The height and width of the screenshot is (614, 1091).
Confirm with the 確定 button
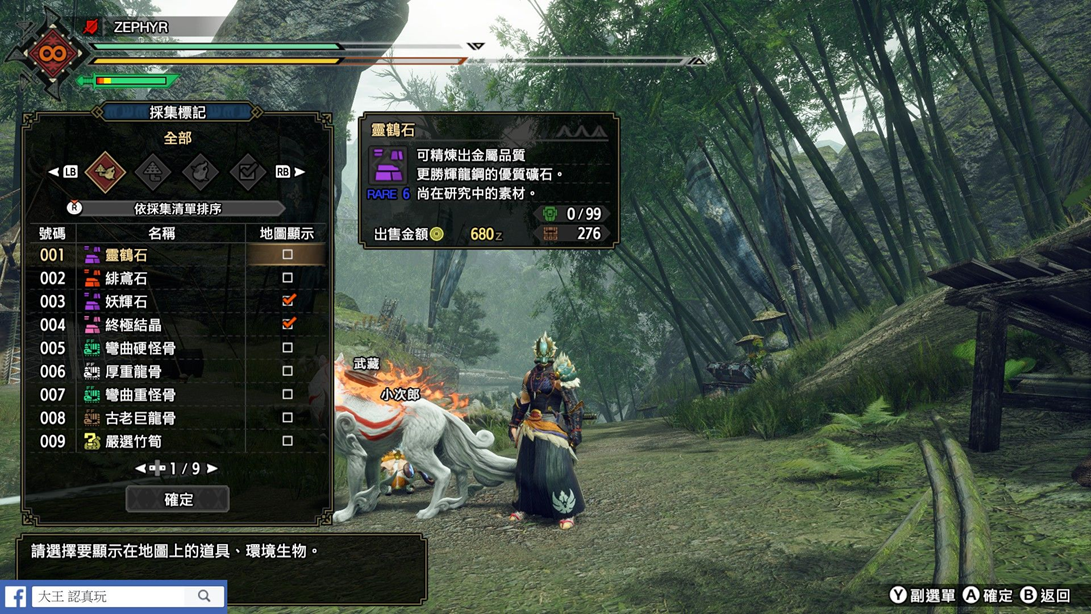tap(177, 499)
